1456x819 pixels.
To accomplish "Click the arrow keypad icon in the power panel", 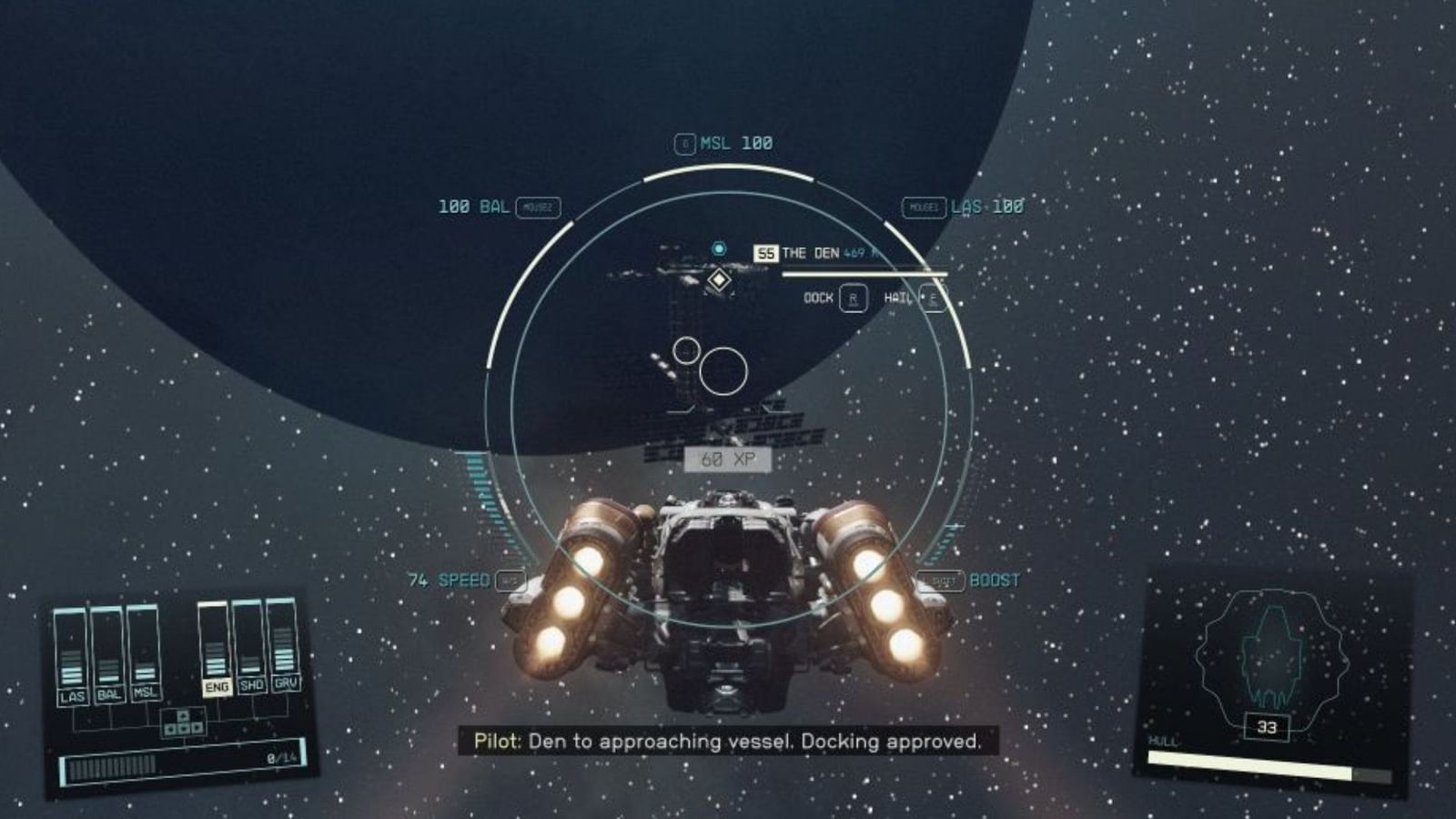I will point(183,723).
